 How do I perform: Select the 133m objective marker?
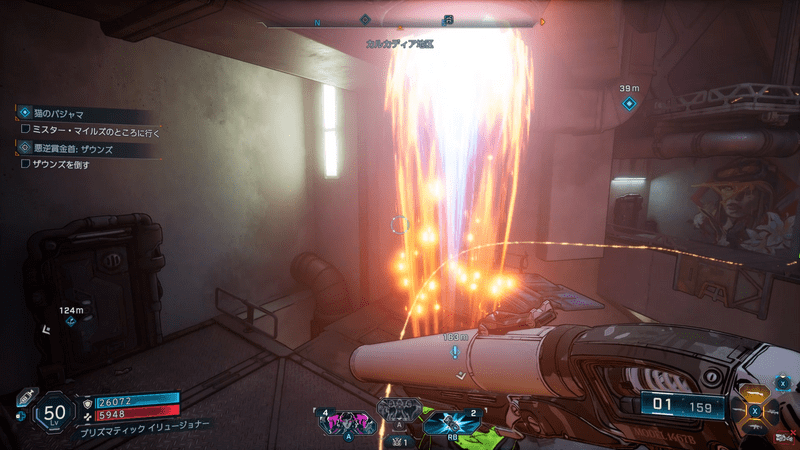(455, 353)
